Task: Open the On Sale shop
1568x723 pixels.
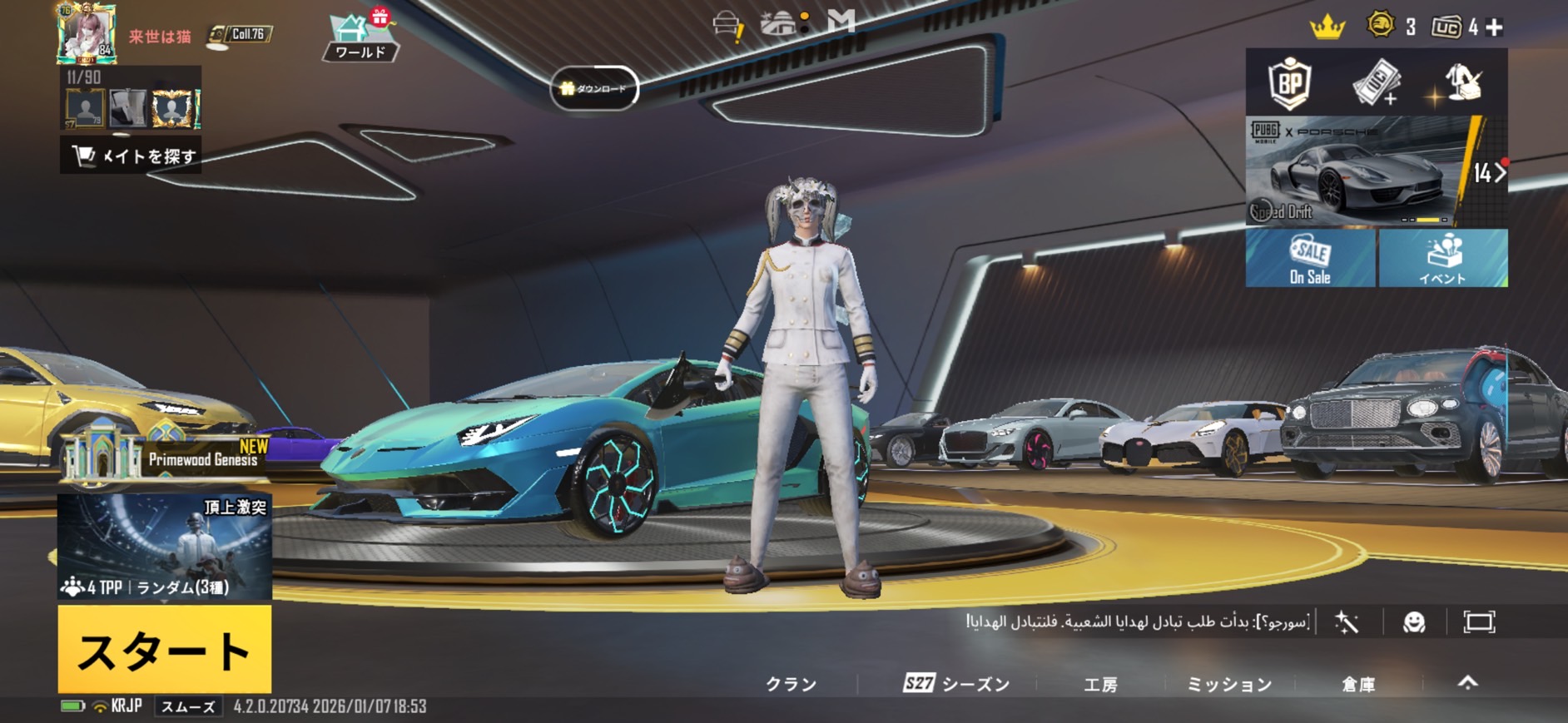Action: point(1310,259)
